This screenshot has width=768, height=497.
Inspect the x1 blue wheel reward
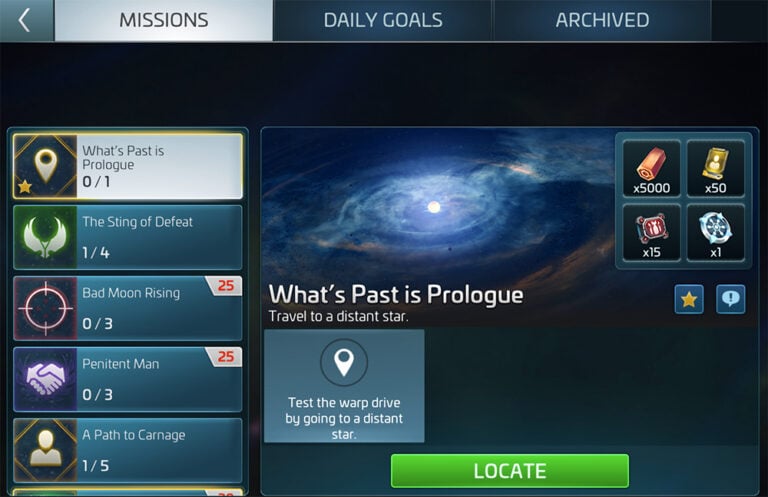pos(715,233)
